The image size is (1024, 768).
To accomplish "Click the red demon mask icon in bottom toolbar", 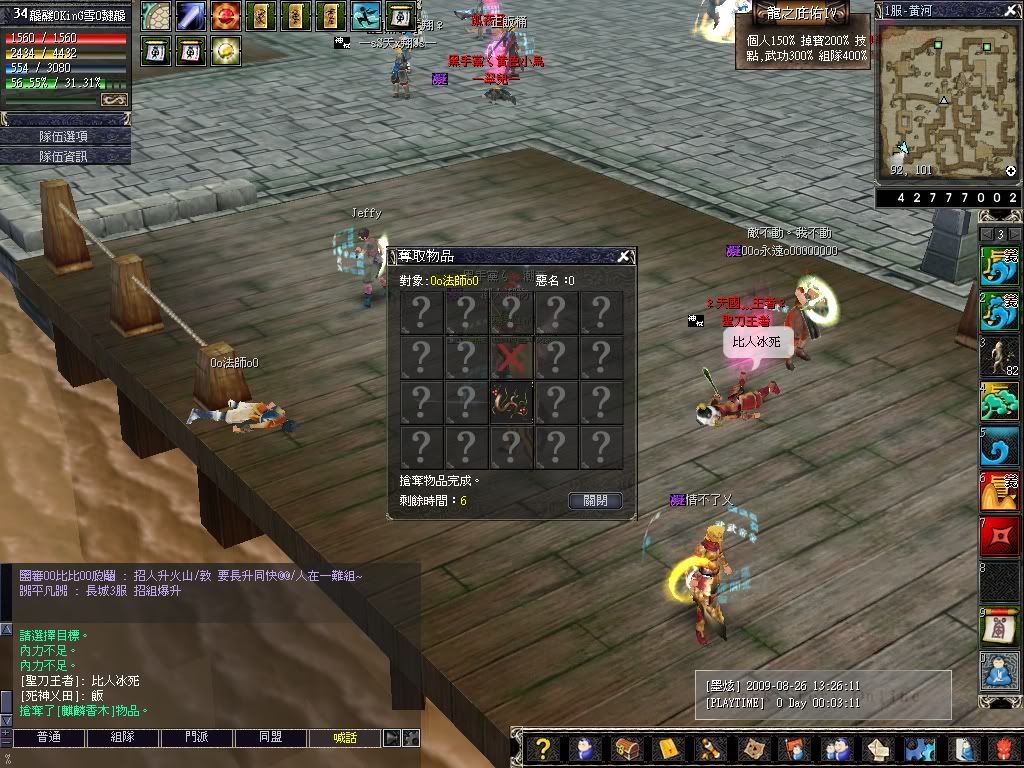I will (x=1004, y=748).
